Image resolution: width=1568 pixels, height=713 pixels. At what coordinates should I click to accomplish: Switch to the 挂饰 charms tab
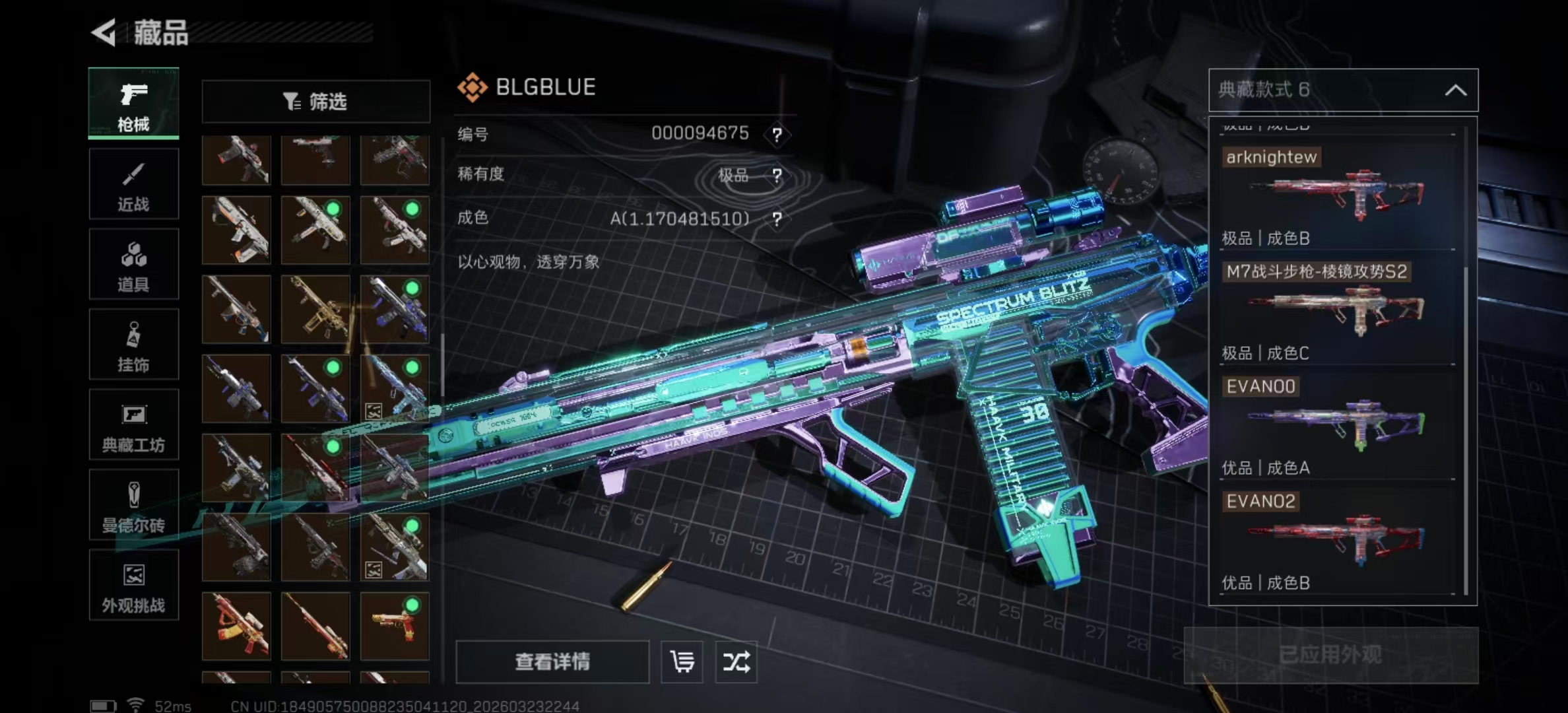point(133,345)
